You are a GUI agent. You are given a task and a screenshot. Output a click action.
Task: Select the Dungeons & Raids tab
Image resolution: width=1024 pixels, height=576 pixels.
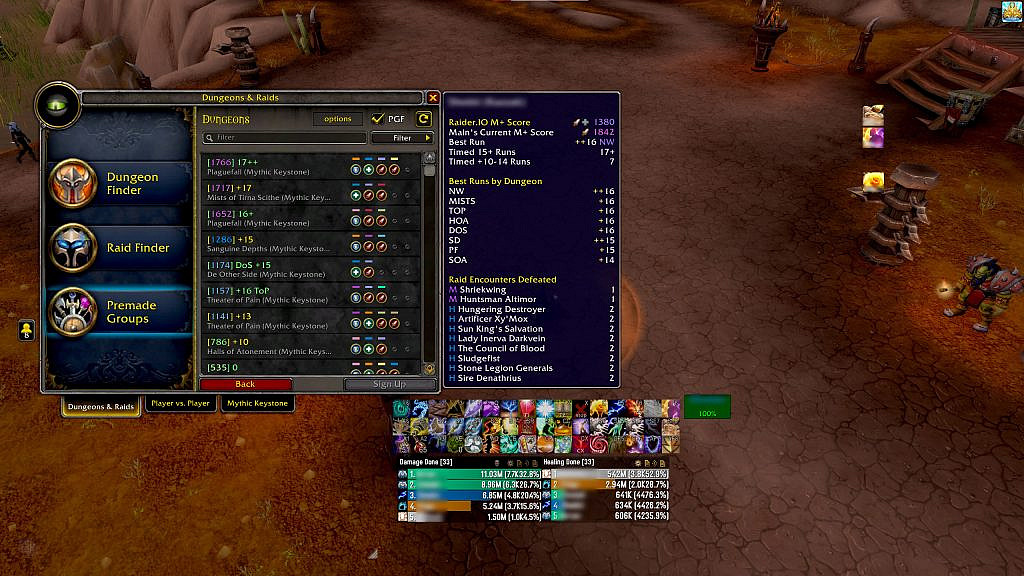(101, 407)
